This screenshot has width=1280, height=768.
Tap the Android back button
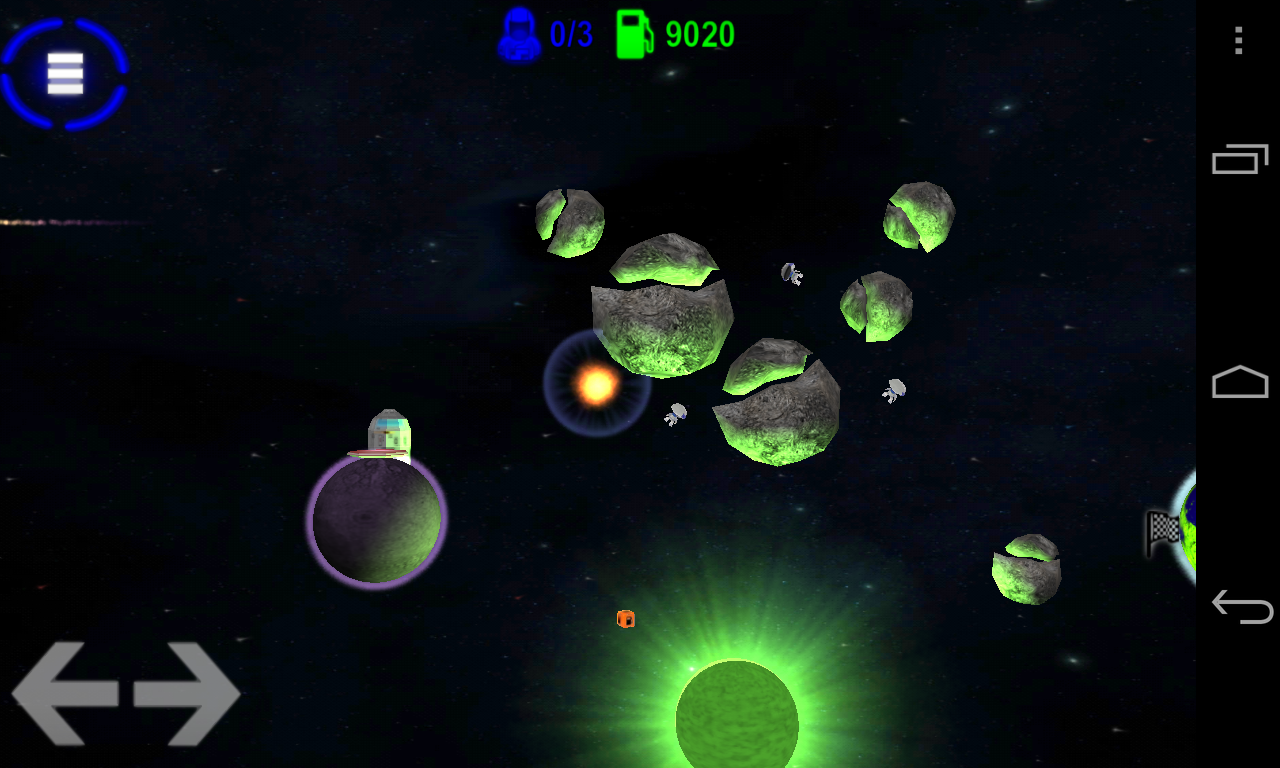[1241, 606]
